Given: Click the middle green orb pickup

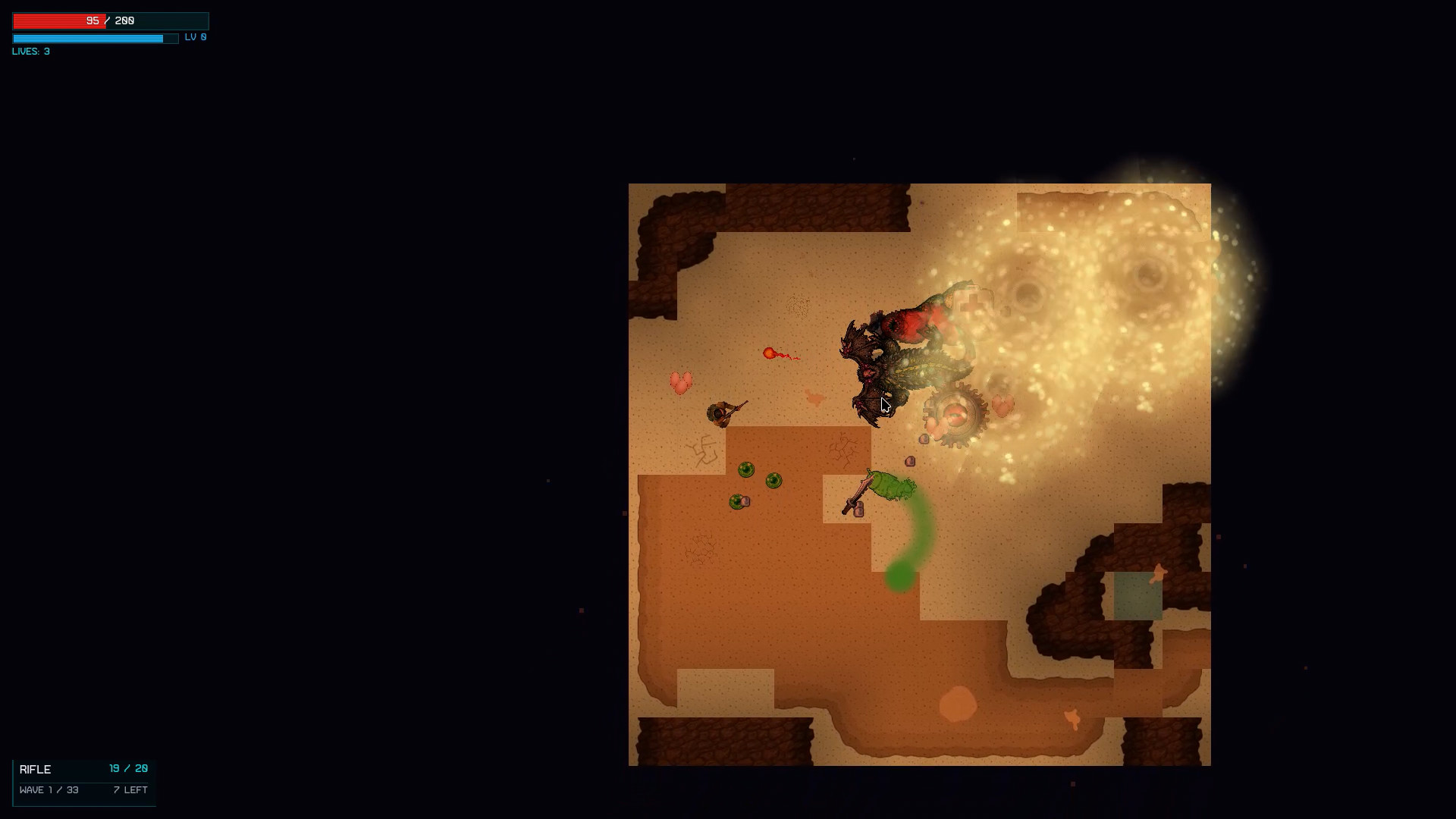Looking at the screenshot, I should 775,481.
